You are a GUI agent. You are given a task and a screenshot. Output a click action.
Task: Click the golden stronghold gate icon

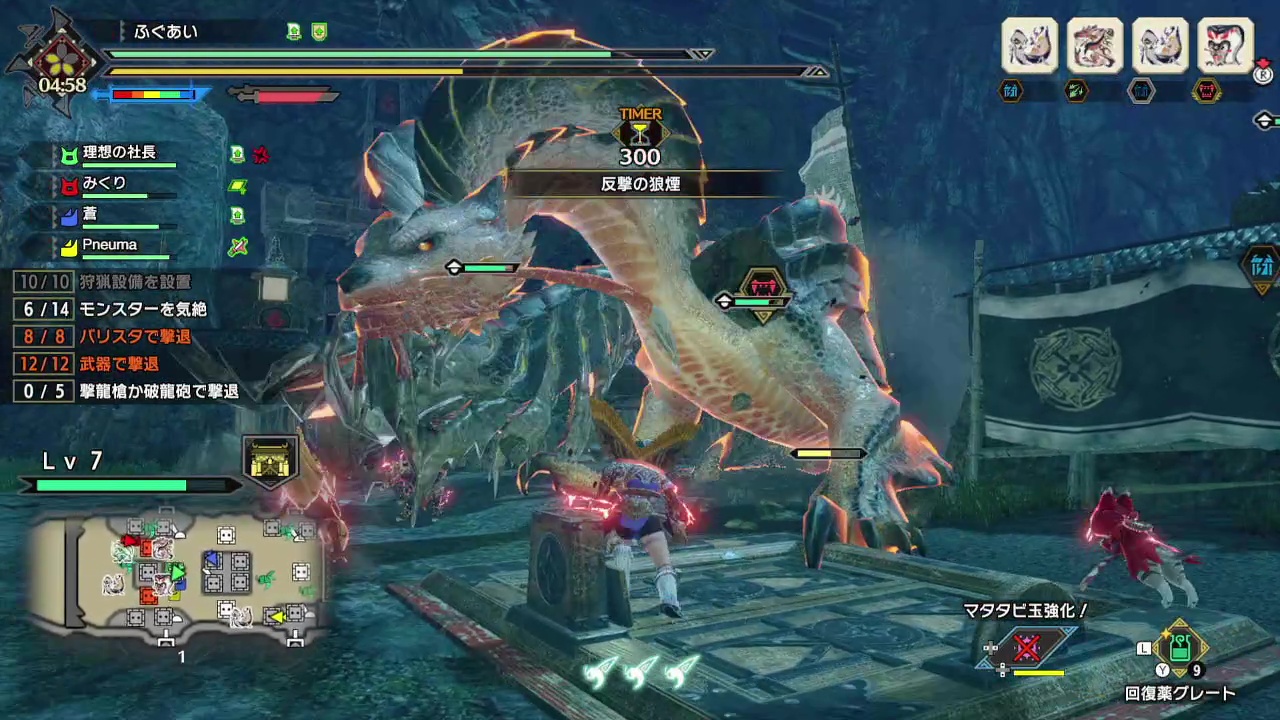tap(271, 460)
